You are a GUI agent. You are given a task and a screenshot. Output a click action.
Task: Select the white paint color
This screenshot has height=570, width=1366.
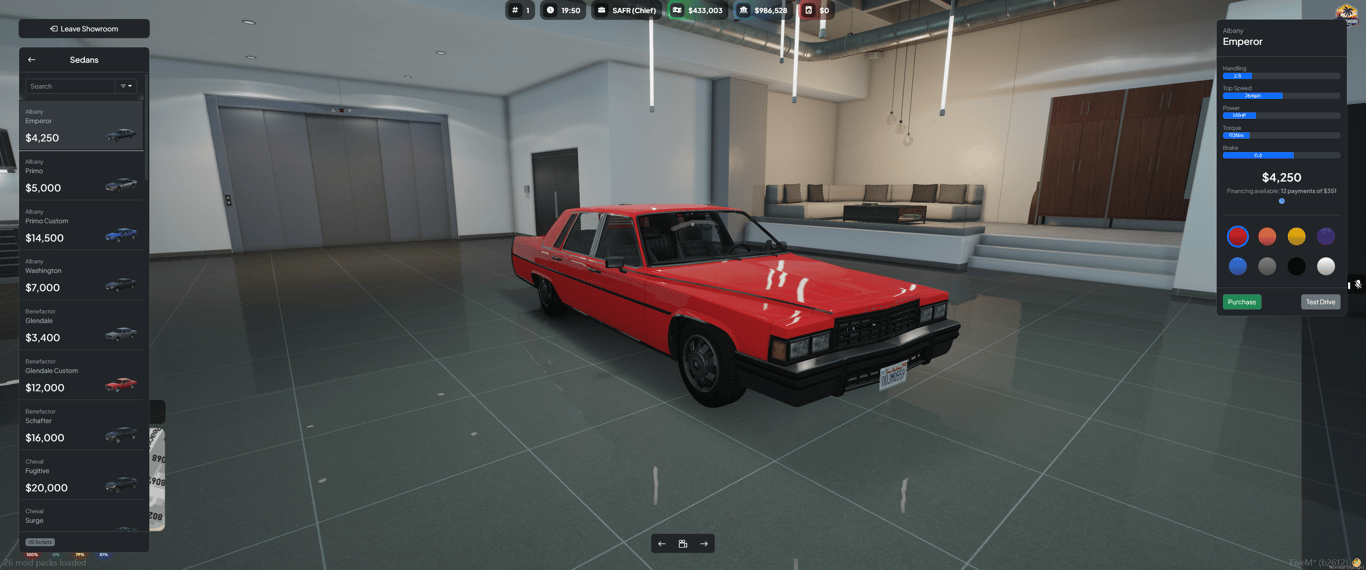pyautogui.click(x=1325, y=266)
